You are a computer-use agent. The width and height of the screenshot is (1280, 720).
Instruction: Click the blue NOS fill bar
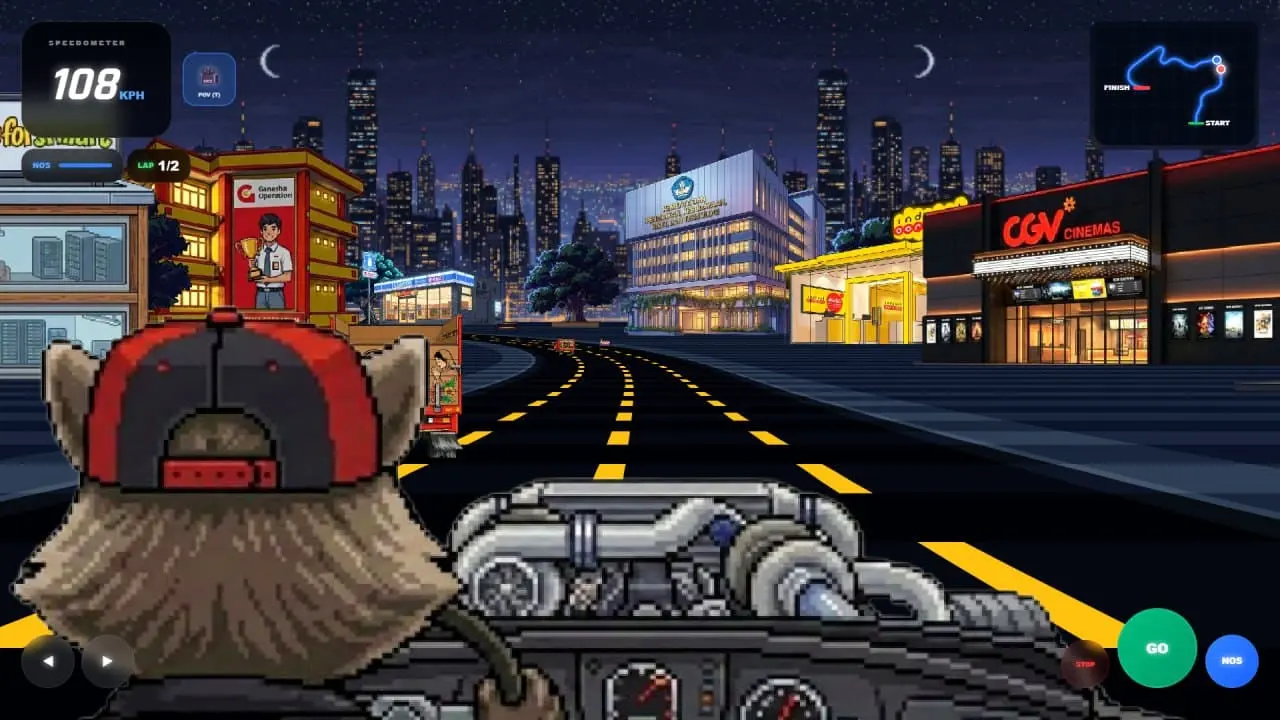[x=85, y=166]
